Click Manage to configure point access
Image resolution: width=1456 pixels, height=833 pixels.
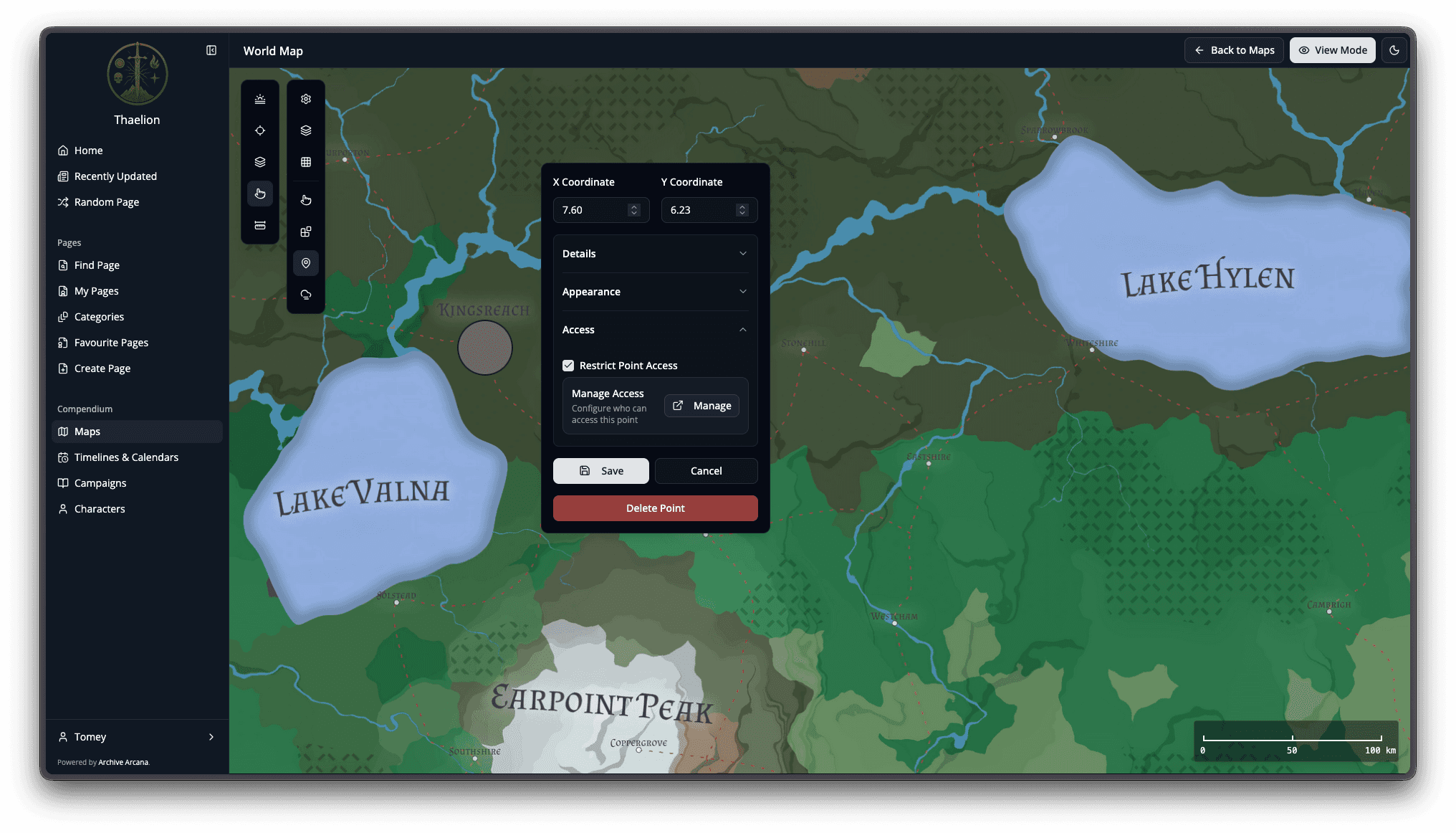(701, 405)
